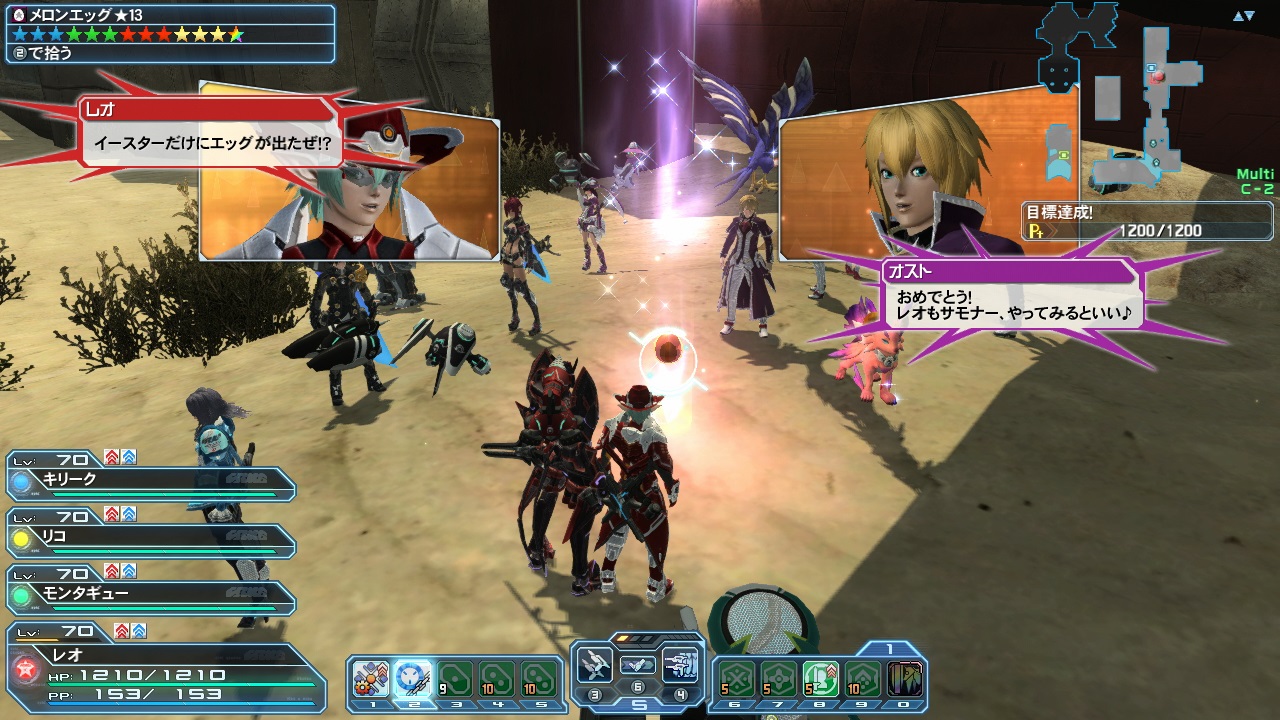This screenshot has width=1280, height=720.
Task: Select the left weapon action in the weapon palette
Action: point(595,664)
